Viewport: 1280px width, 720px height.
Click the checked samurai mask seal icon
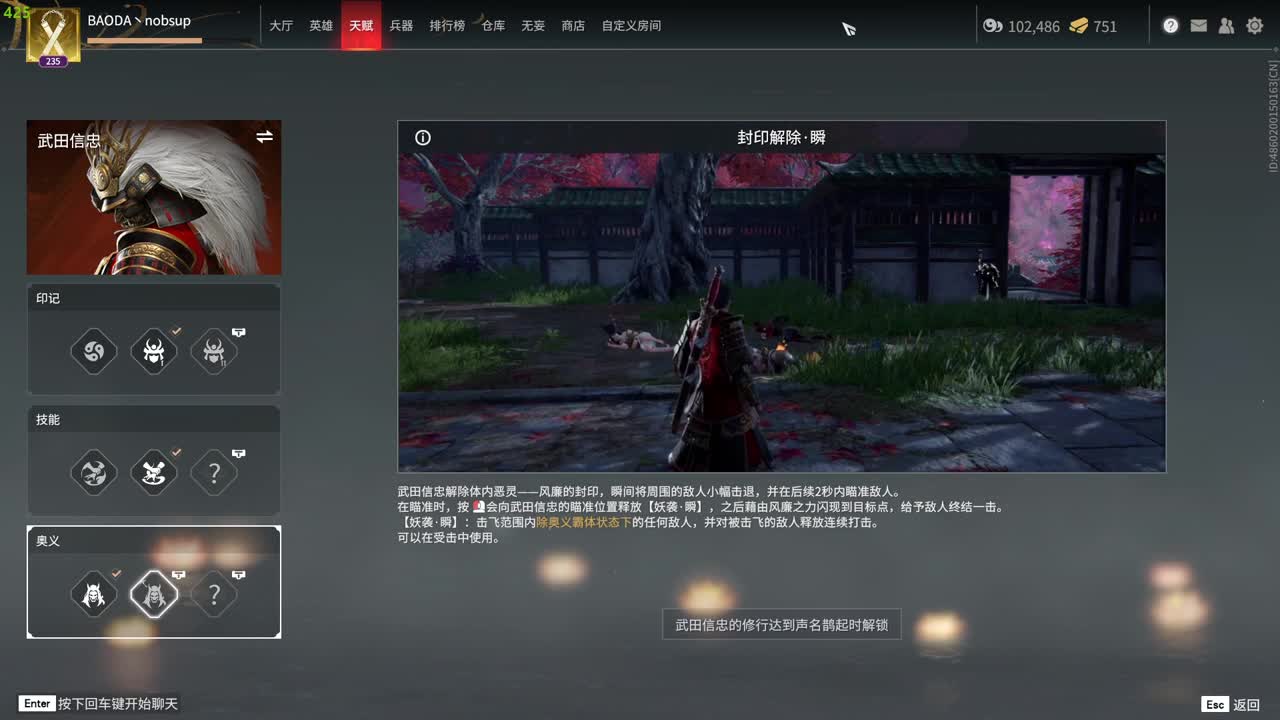click(x=154, y=351)
